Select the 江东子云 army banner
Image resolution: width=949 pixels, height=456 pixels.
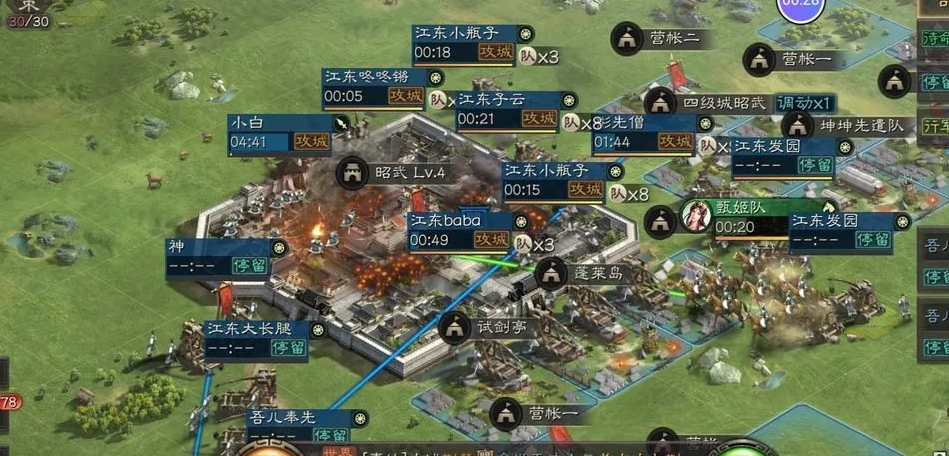pyautogui.click(x=507, y=109)
